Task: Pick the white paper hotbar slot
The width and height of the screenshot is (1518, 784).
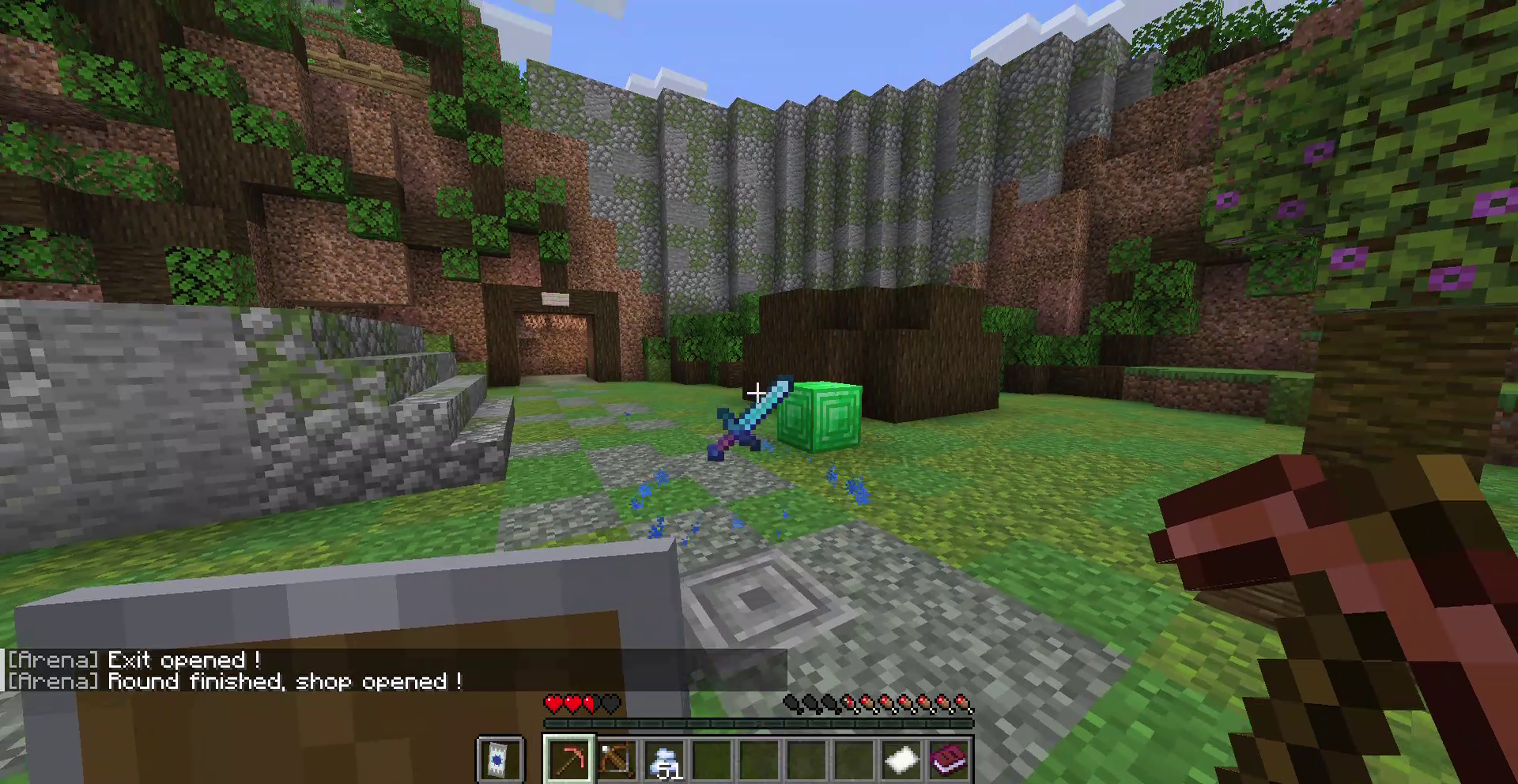Action: (901, 759)
